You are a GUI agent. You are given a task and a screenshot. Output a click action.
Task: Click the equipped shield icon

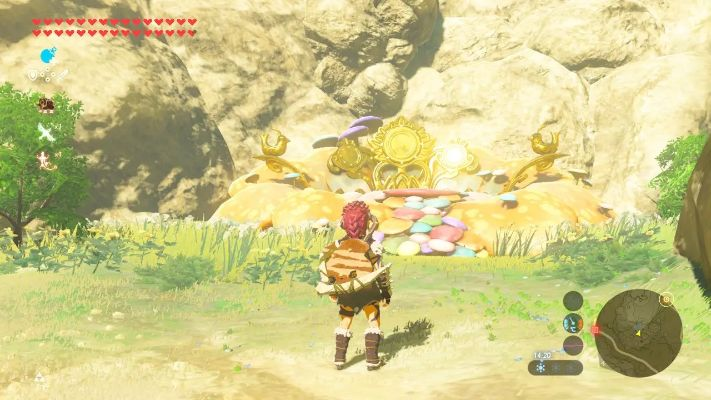point(46,104)
